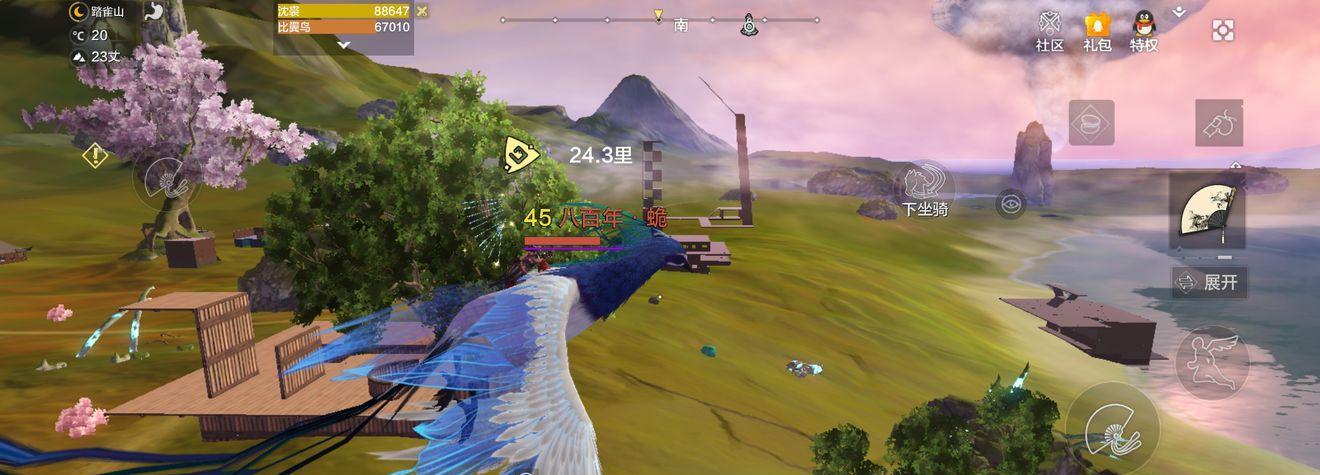Click the yellow house waypoint marker
1320x475 pixels.
[520, 154]
